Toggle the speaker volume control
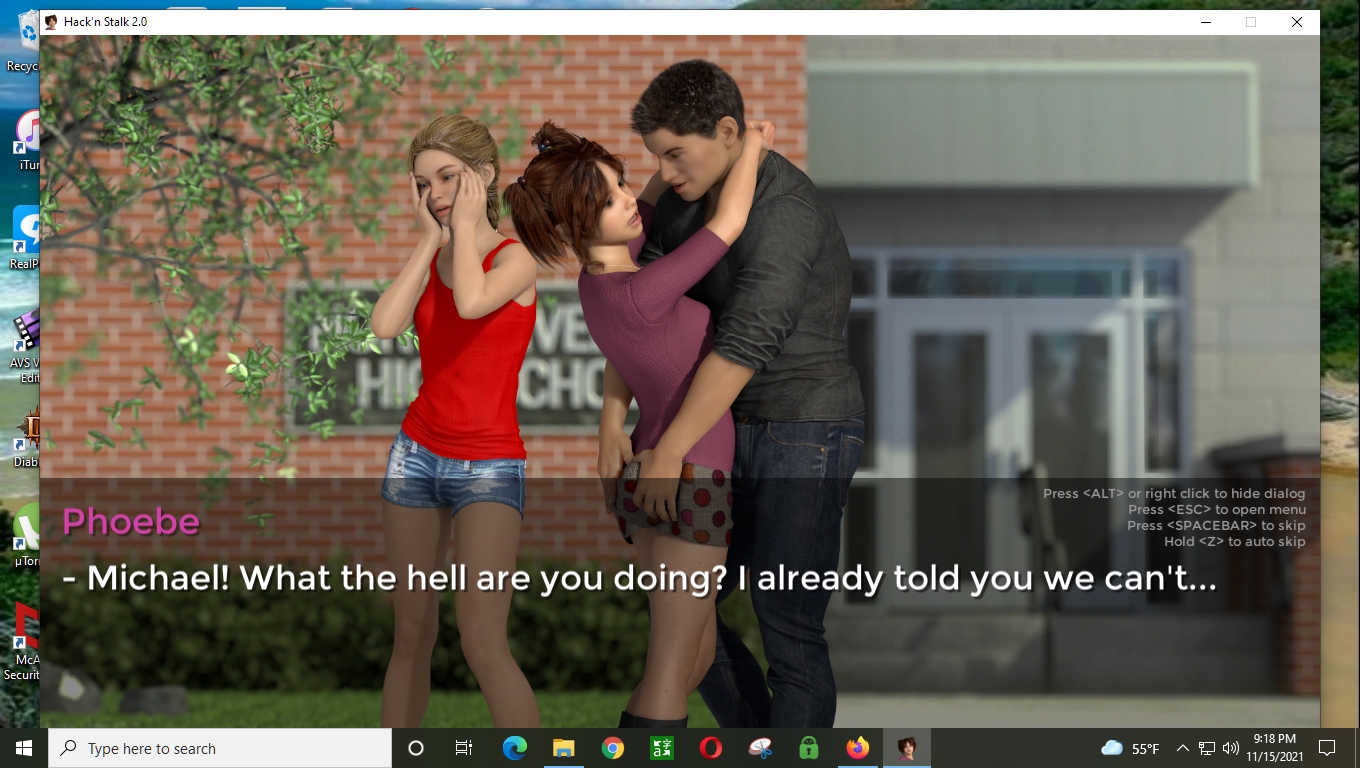Viewport: 1360px width, 768px height. tap(1233, 748)
